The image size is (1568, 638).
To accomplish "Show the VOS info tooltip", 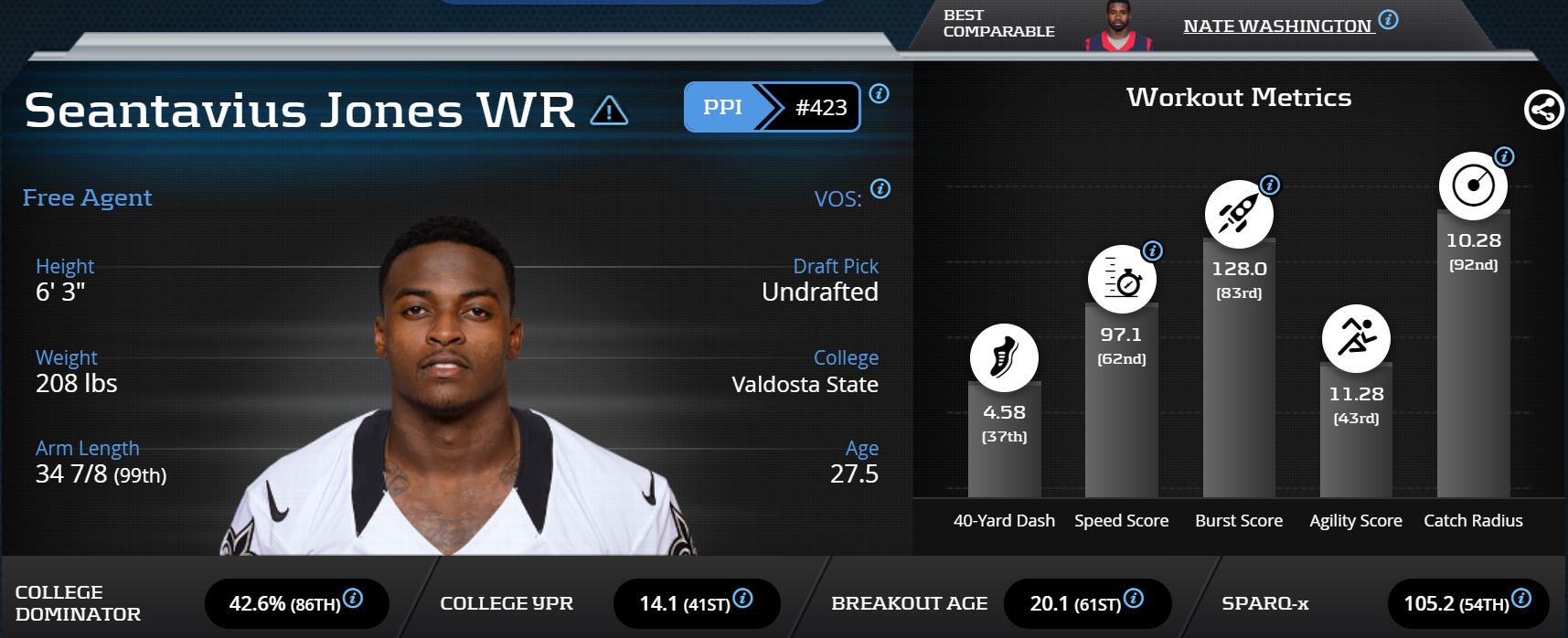I will 880,189.
